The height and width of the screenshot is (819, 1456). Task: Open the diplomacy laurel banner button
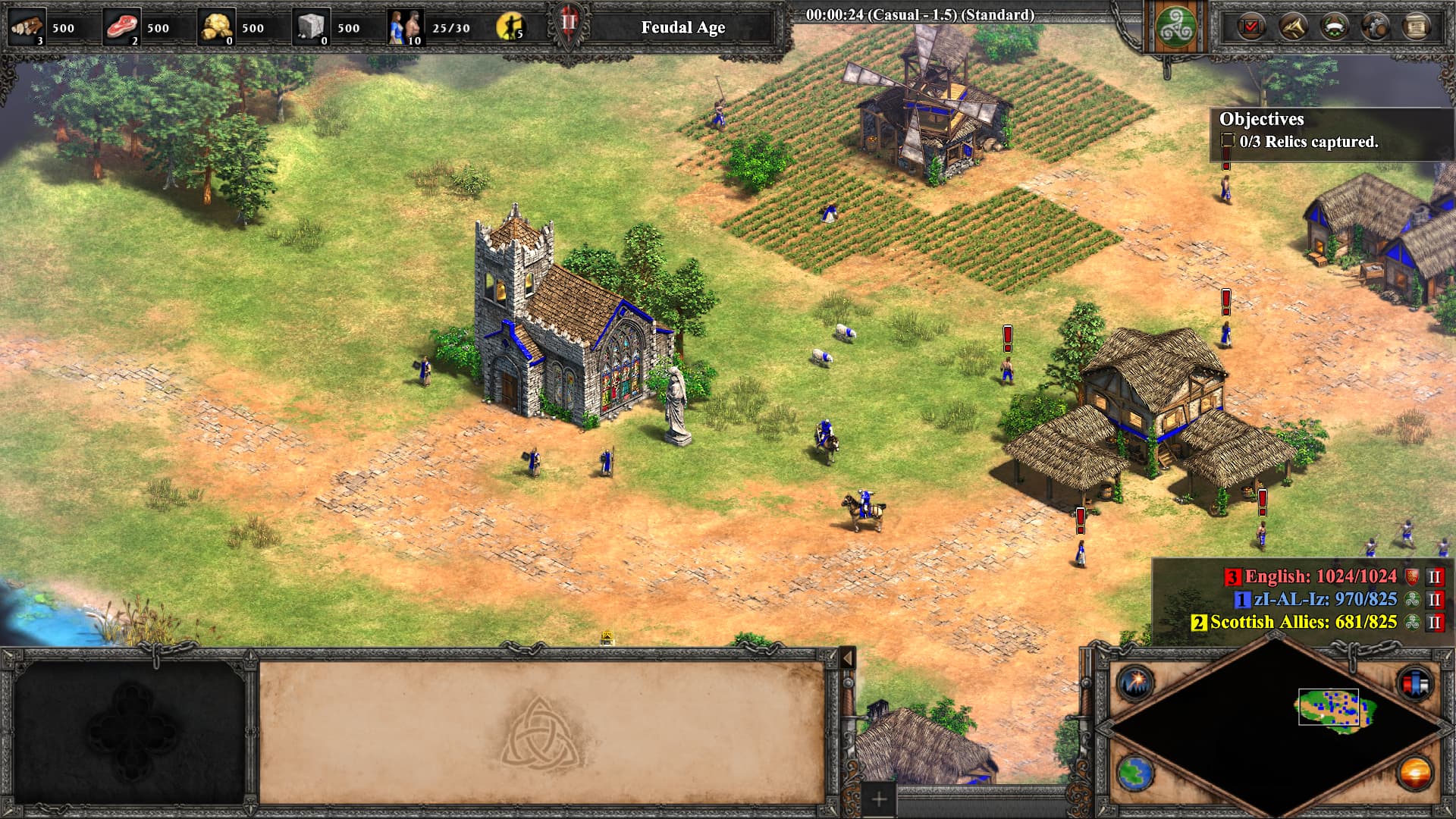(x=1335, y=27)
